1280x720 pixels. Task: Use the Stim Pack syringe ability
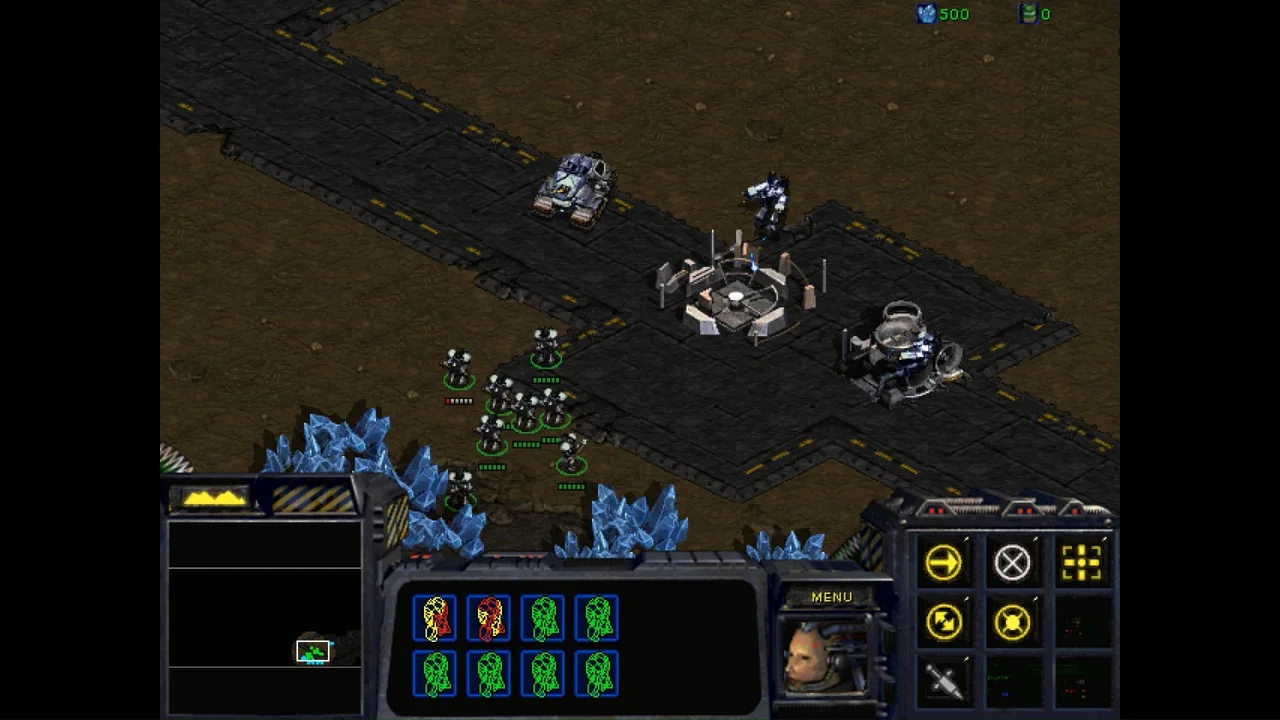click(x=943, y=681)
